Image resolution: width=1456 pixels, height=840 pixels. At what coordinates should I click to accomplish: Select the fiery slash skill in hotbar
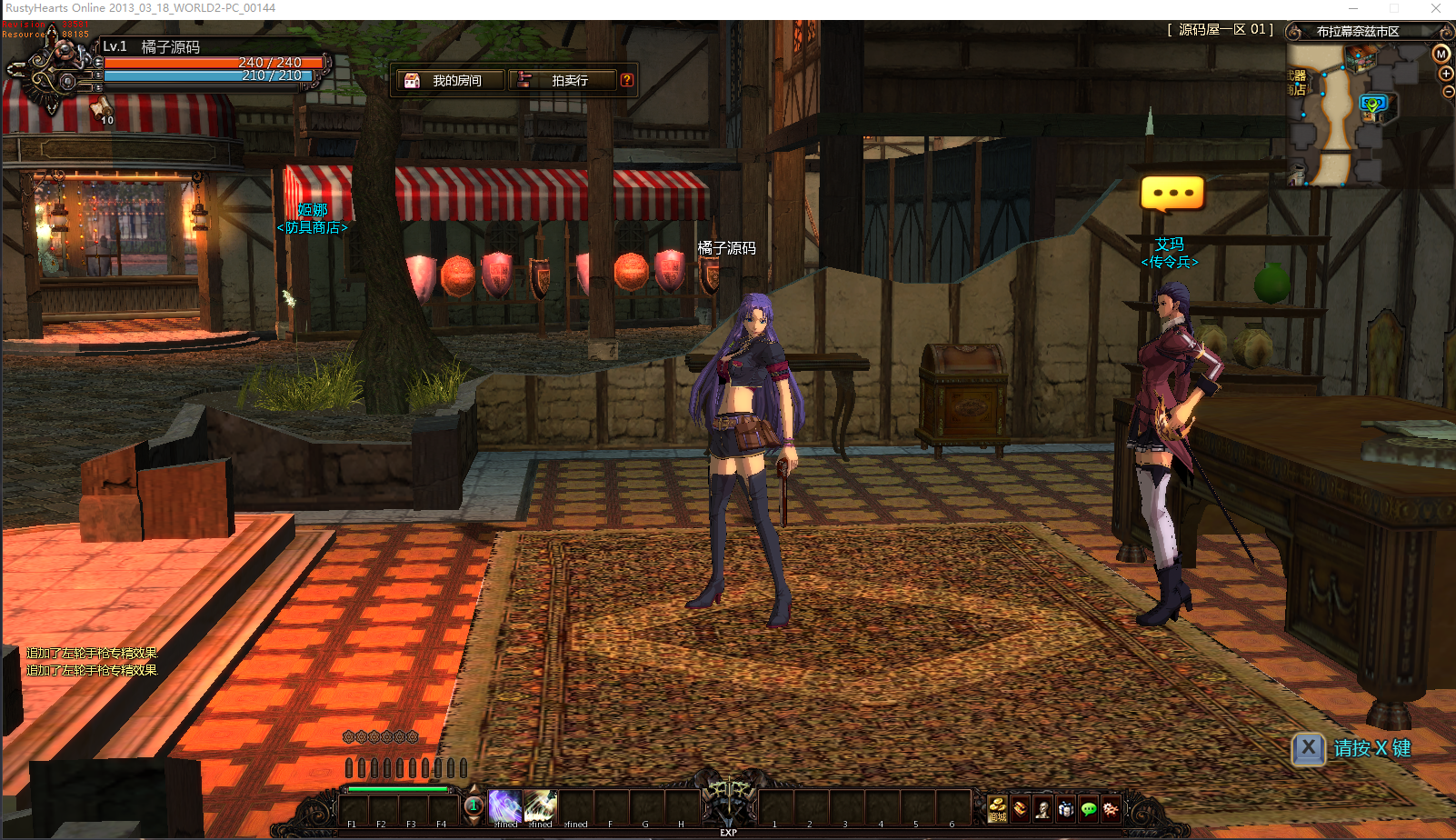(540, 806)
